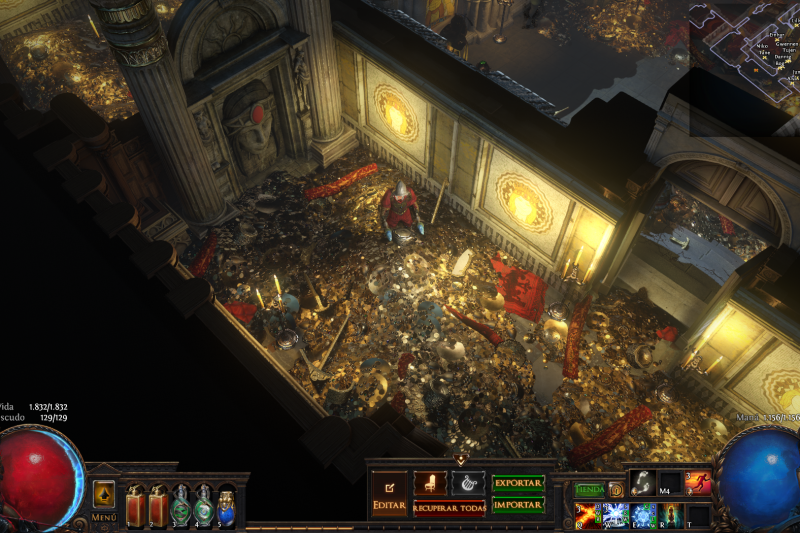Click the Editar hideout button
800x533 pixels.
coord(389,494)
